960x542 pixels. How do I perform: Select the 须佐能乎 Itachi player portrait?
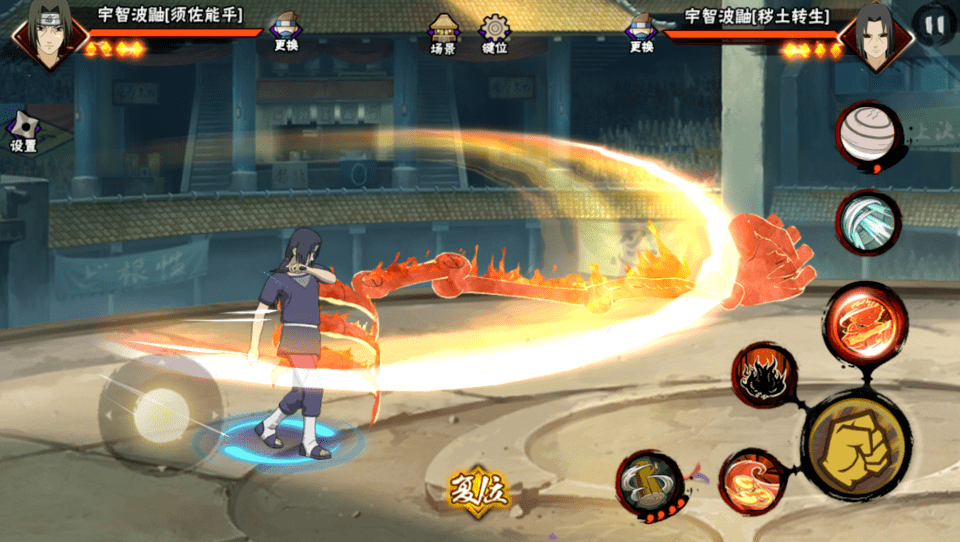[44, 36]
